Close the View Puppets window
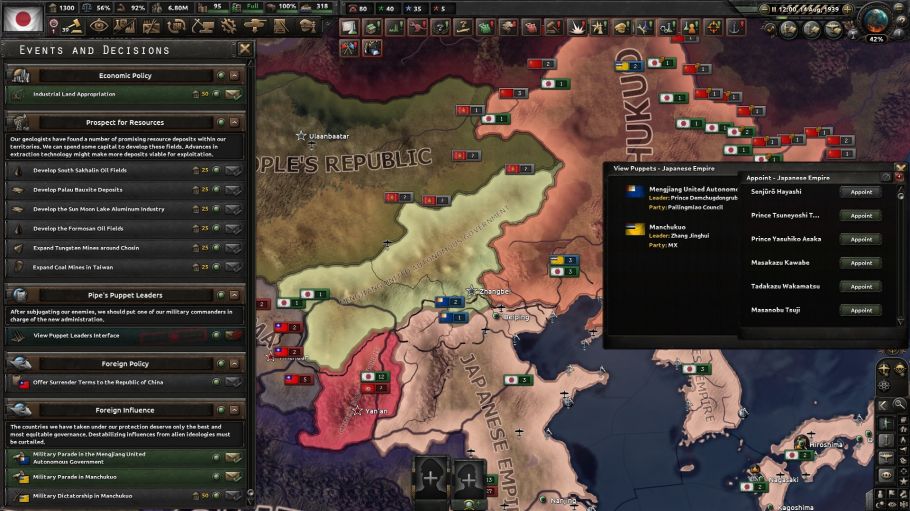Screen dimensions: 910x511 pyautogui.click(x=899, y=168)
